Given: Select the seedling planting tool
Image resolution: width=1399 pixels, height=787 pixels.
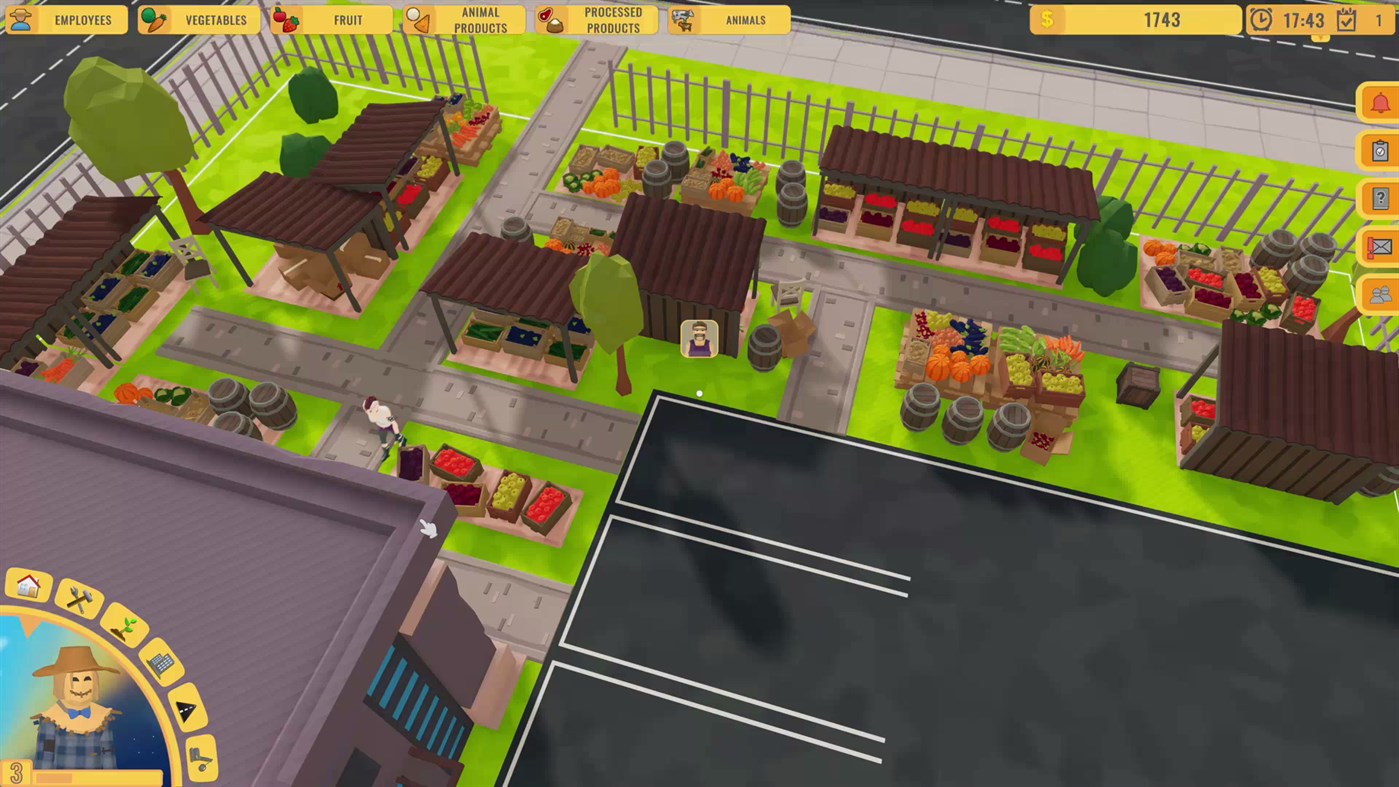Looking at the screenshot, I should (x=124, y=628).
